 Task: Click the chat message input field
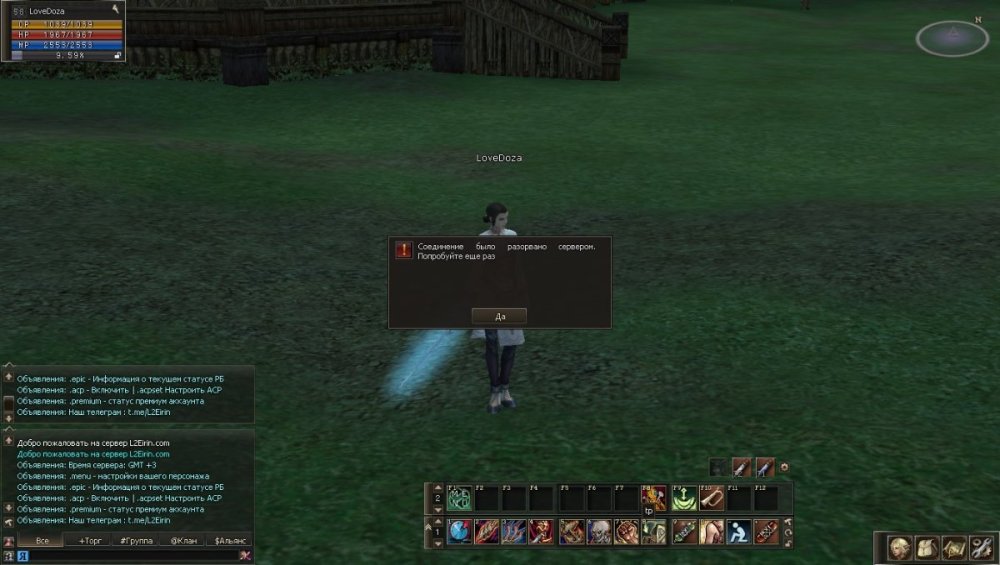coord(125,556)
